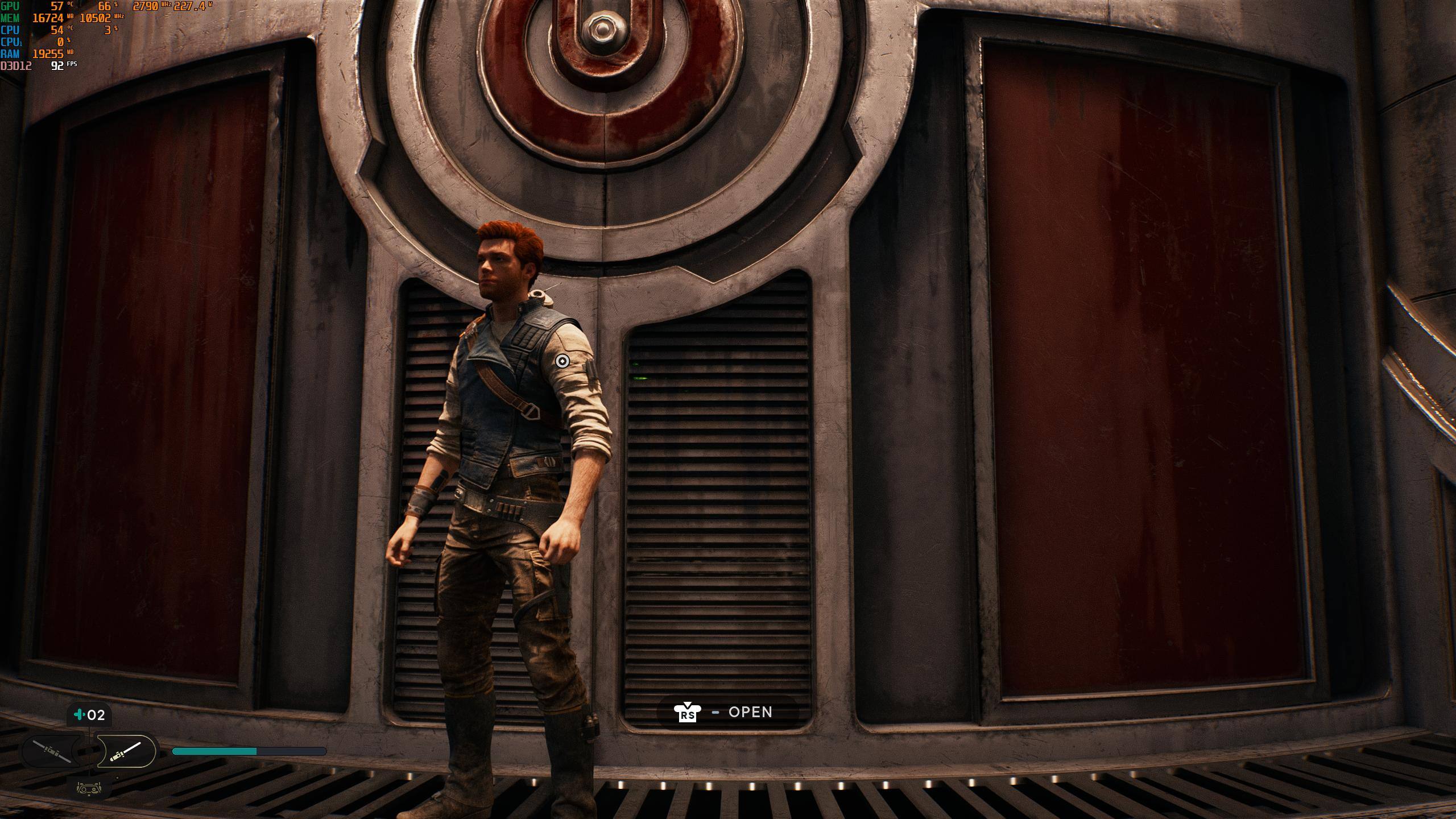Image resolution: width=1456 pixels, height=819 pixels.
Task: Use the green stim canister icon
Action: [x=79, y=715]
